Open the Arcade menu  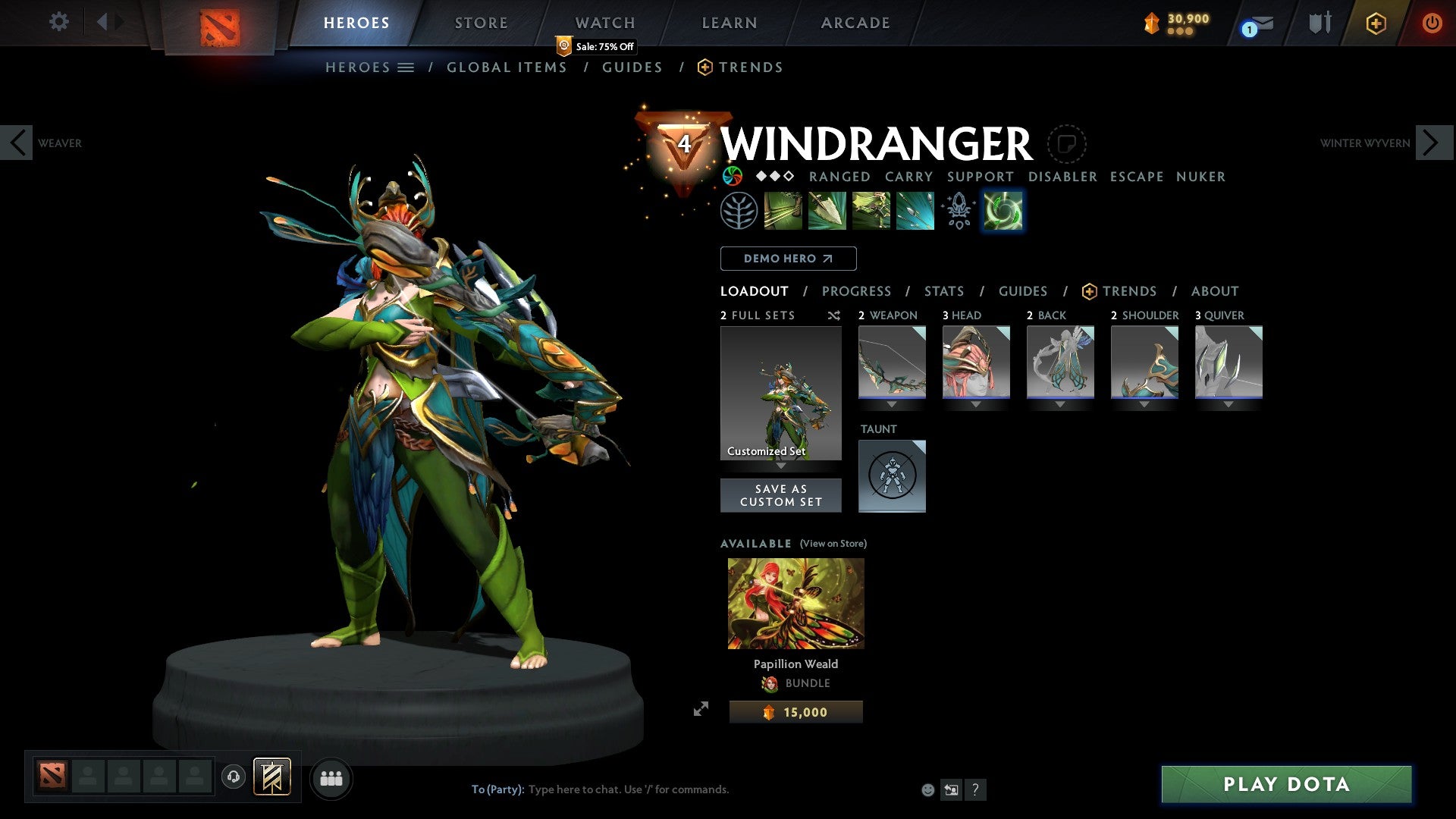click(855, 22)
